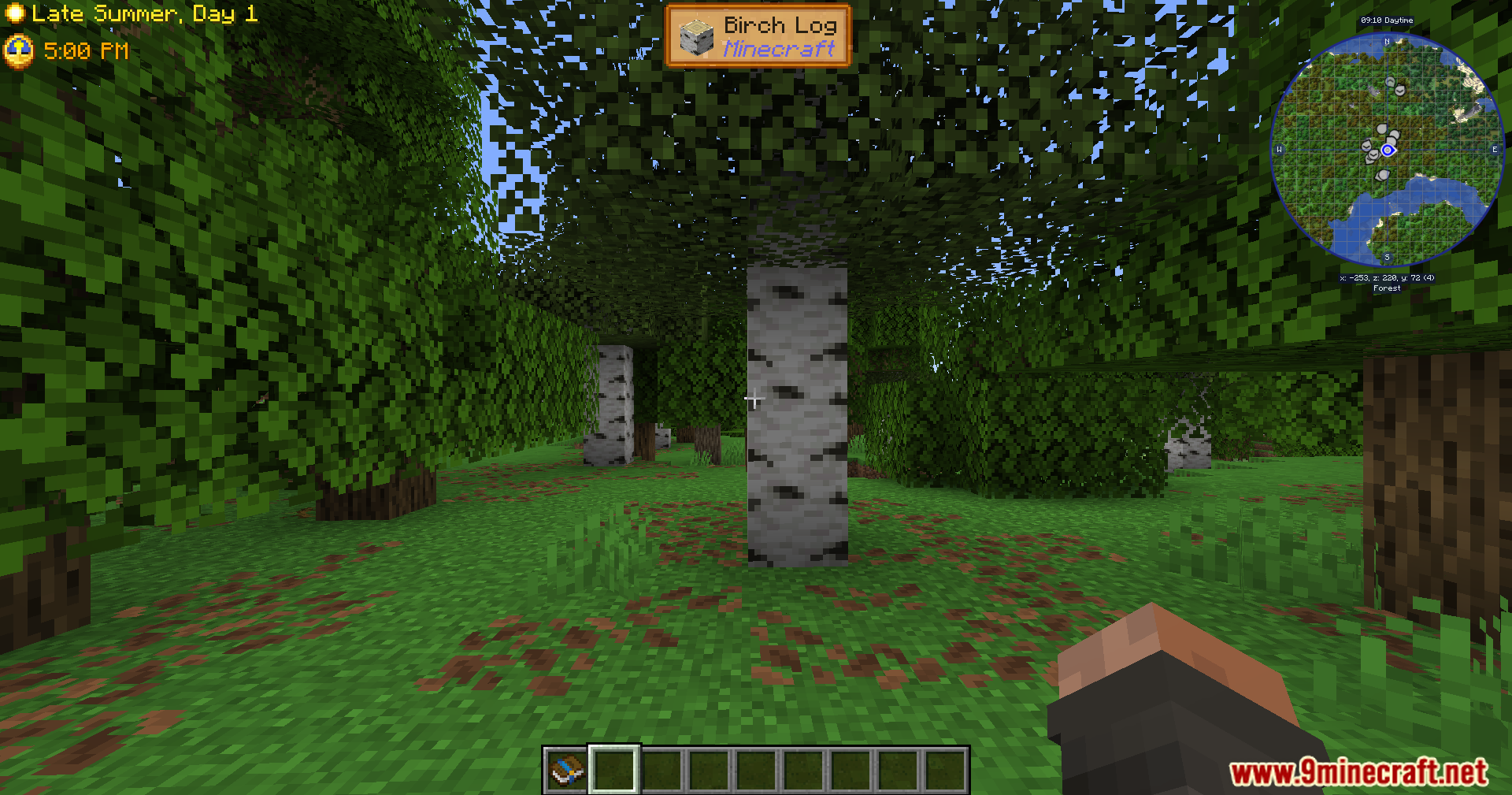
Task: Click the 09:10 Daytime label above the minimap
Action: click(1387, 20)
